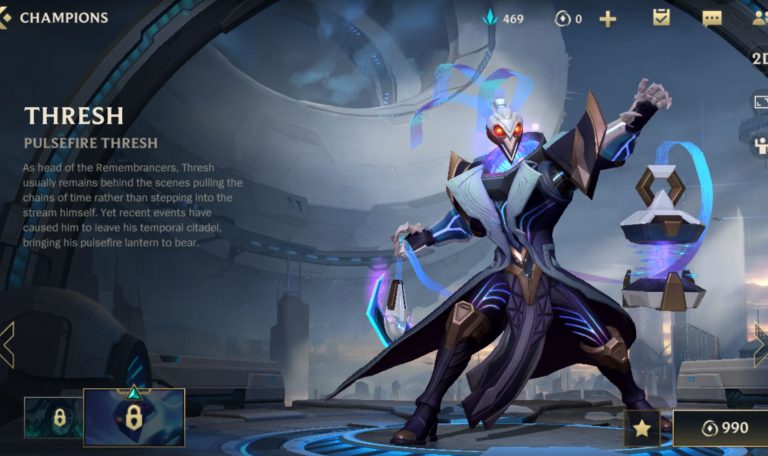Screen dimensions: 768x456
Task: Select the first locked skin thumbnail
Action: pos(53,417)
